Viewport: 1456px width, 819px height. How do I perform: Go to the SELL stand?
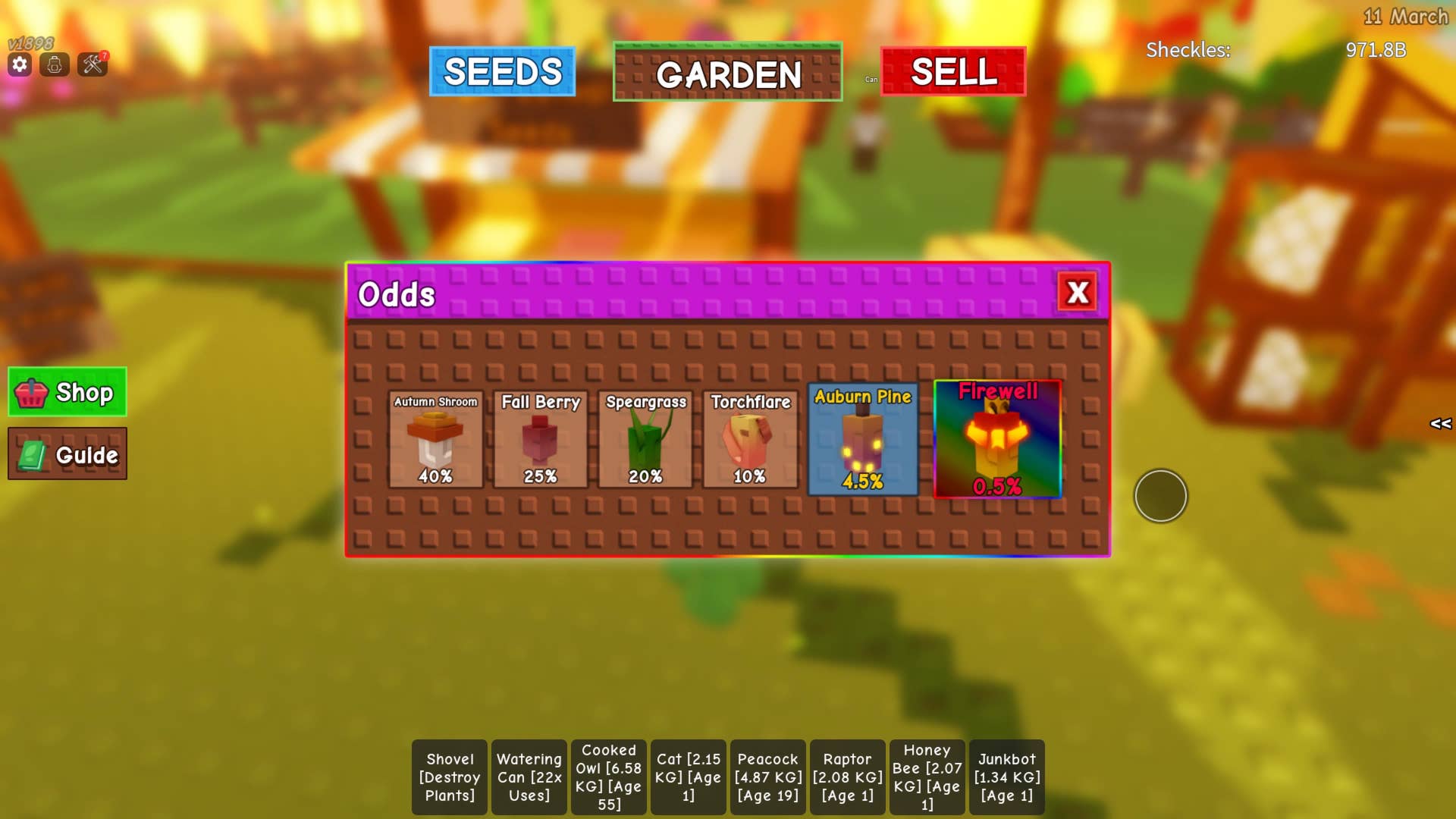coord(953,71)
